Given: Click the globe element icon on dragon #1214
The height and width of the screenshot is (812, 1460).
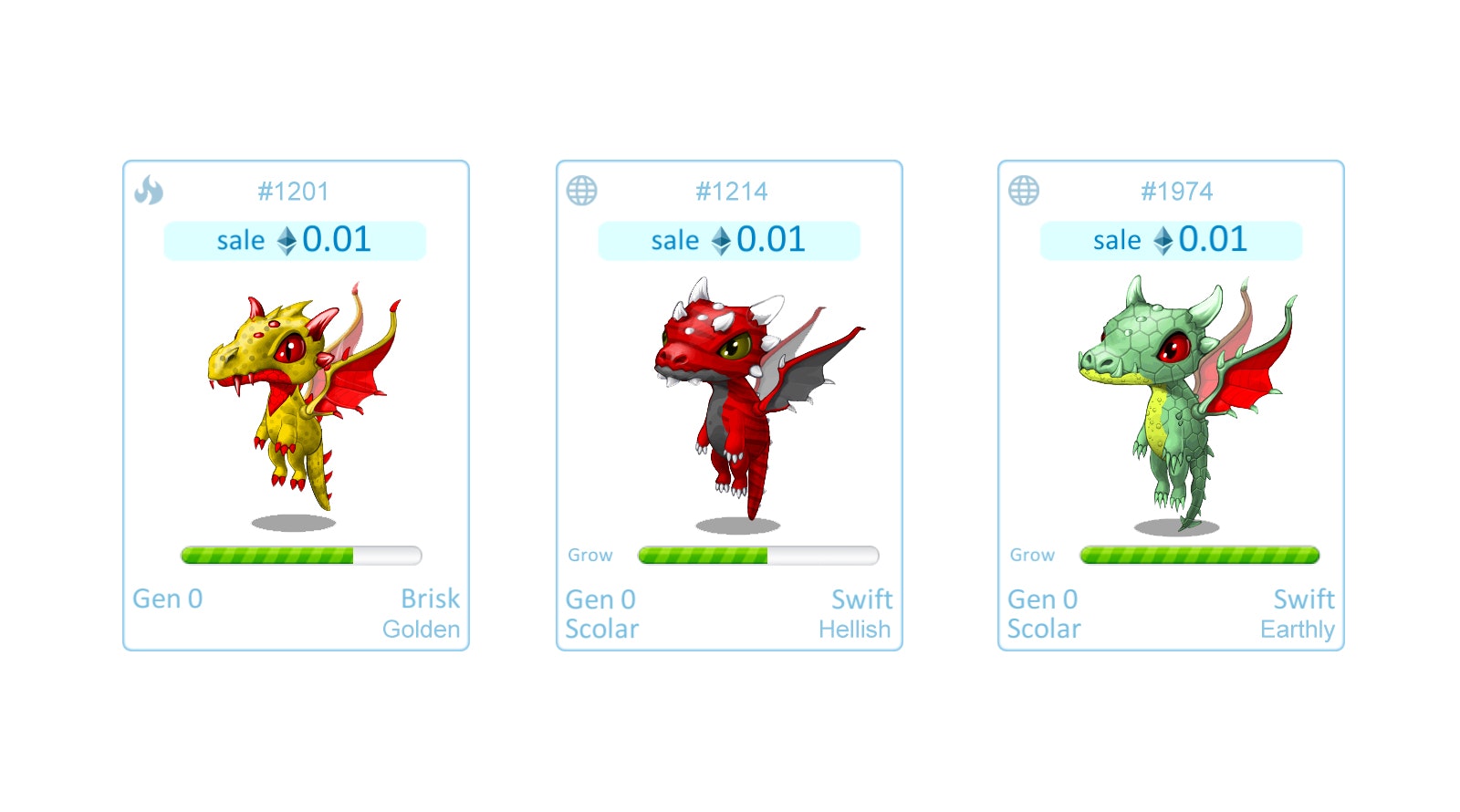Looking at the screenshot, I should tap(583, 191).
